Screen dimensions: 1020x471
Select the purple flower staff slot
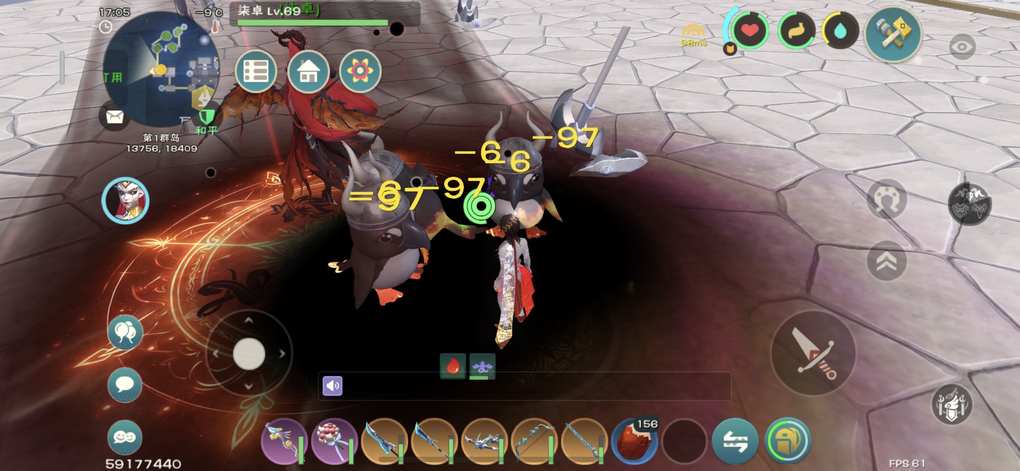coord(336,441)
